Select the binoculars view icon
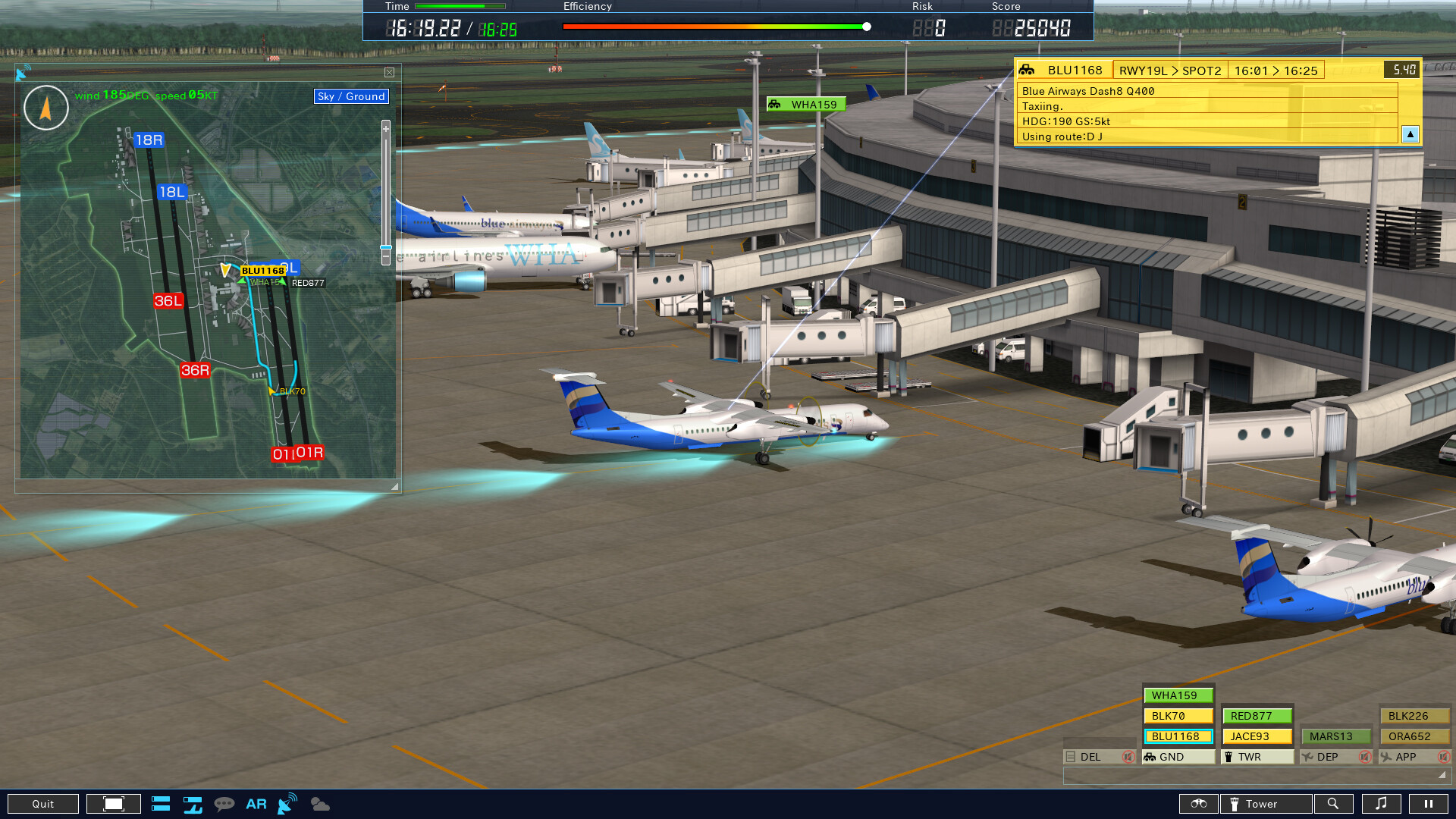This screenshot has height=819, width=1456. 1199,804
